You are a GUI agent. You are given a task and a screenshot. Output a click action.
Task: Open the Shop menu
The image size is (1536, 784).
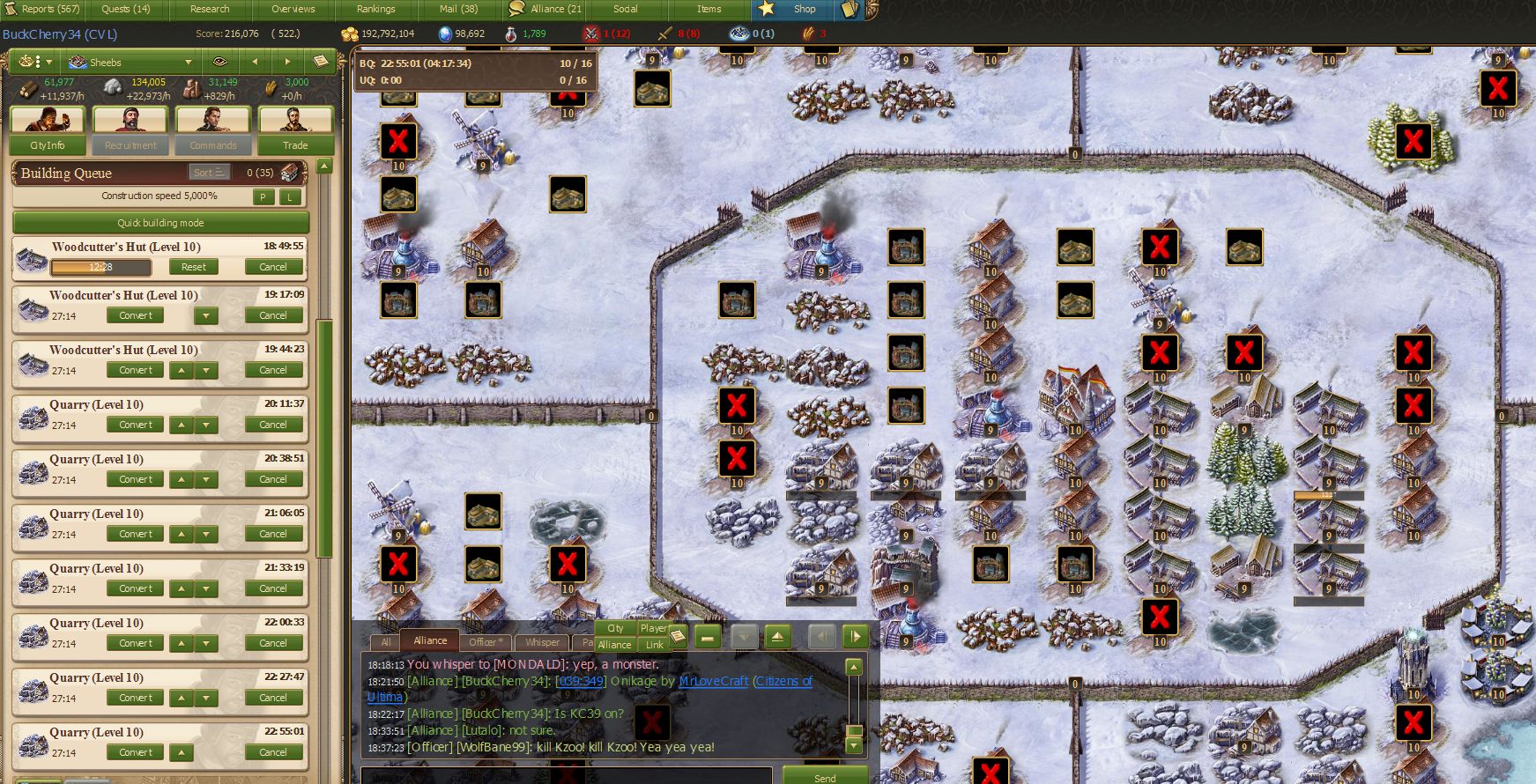(804, 9)
